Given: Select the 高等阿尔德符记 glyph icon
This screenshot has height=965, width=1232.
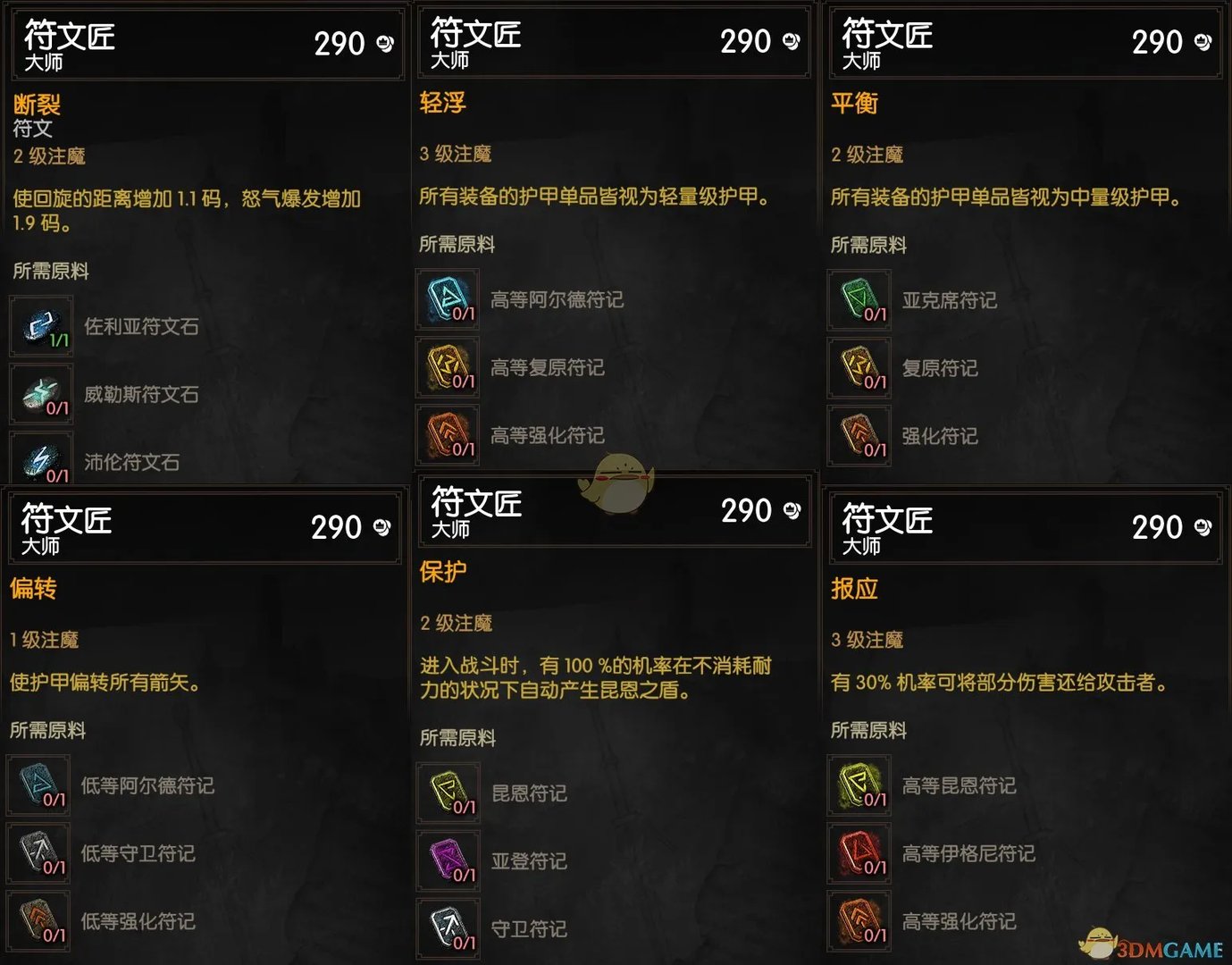Looking at the screenshot, I should coord(447,300).
